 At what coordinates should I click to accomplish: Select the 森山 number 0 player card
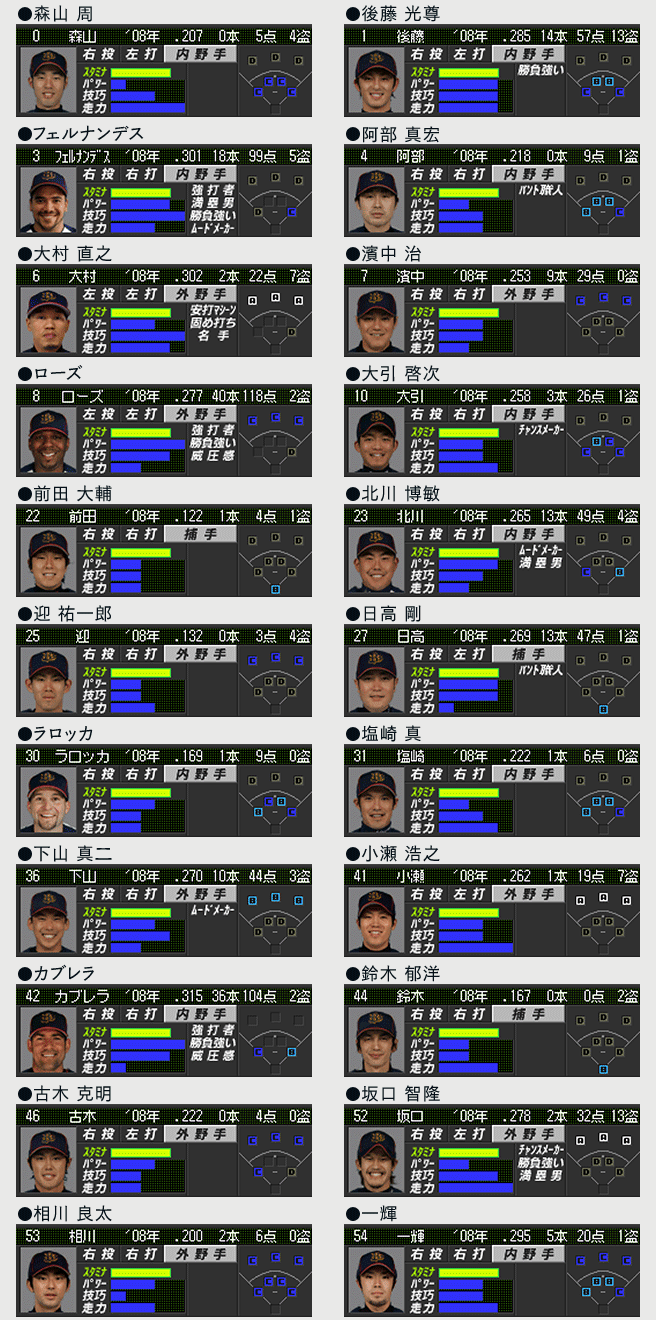point(164,71)
